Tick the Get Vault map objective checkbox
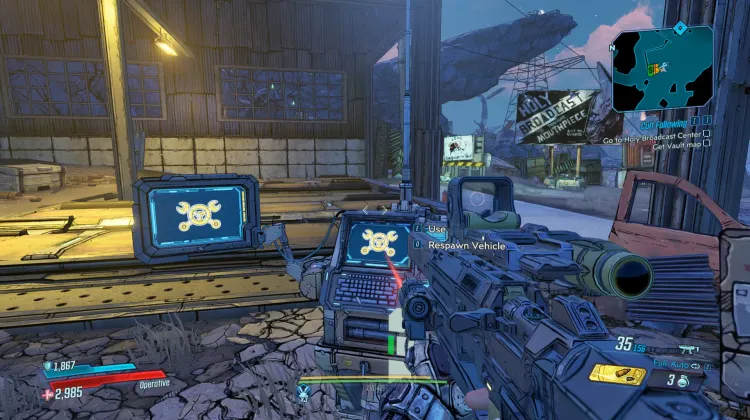The image size is (750, 420). (707, 142)
